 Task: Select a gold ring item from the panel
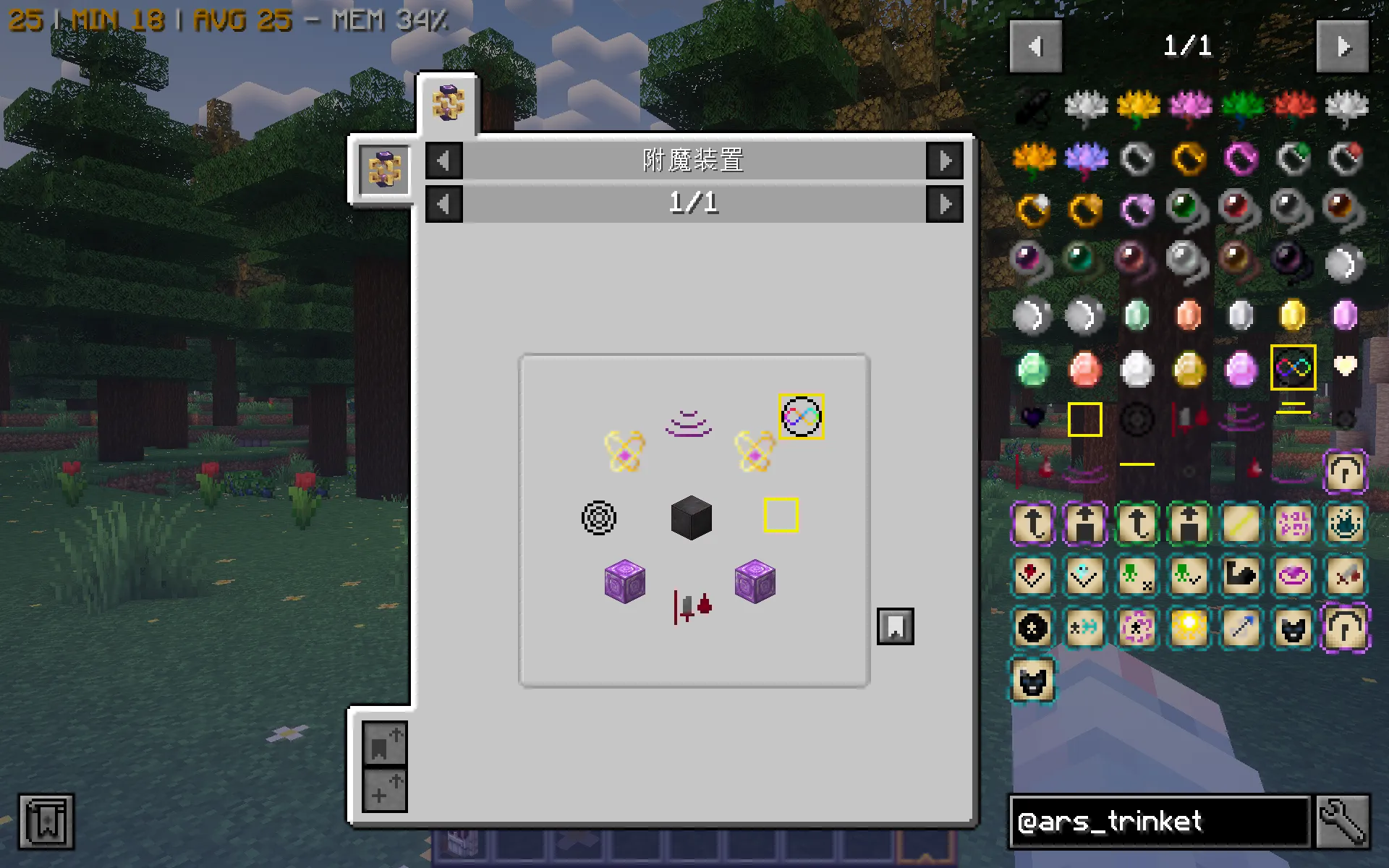tap(1188, 158)
